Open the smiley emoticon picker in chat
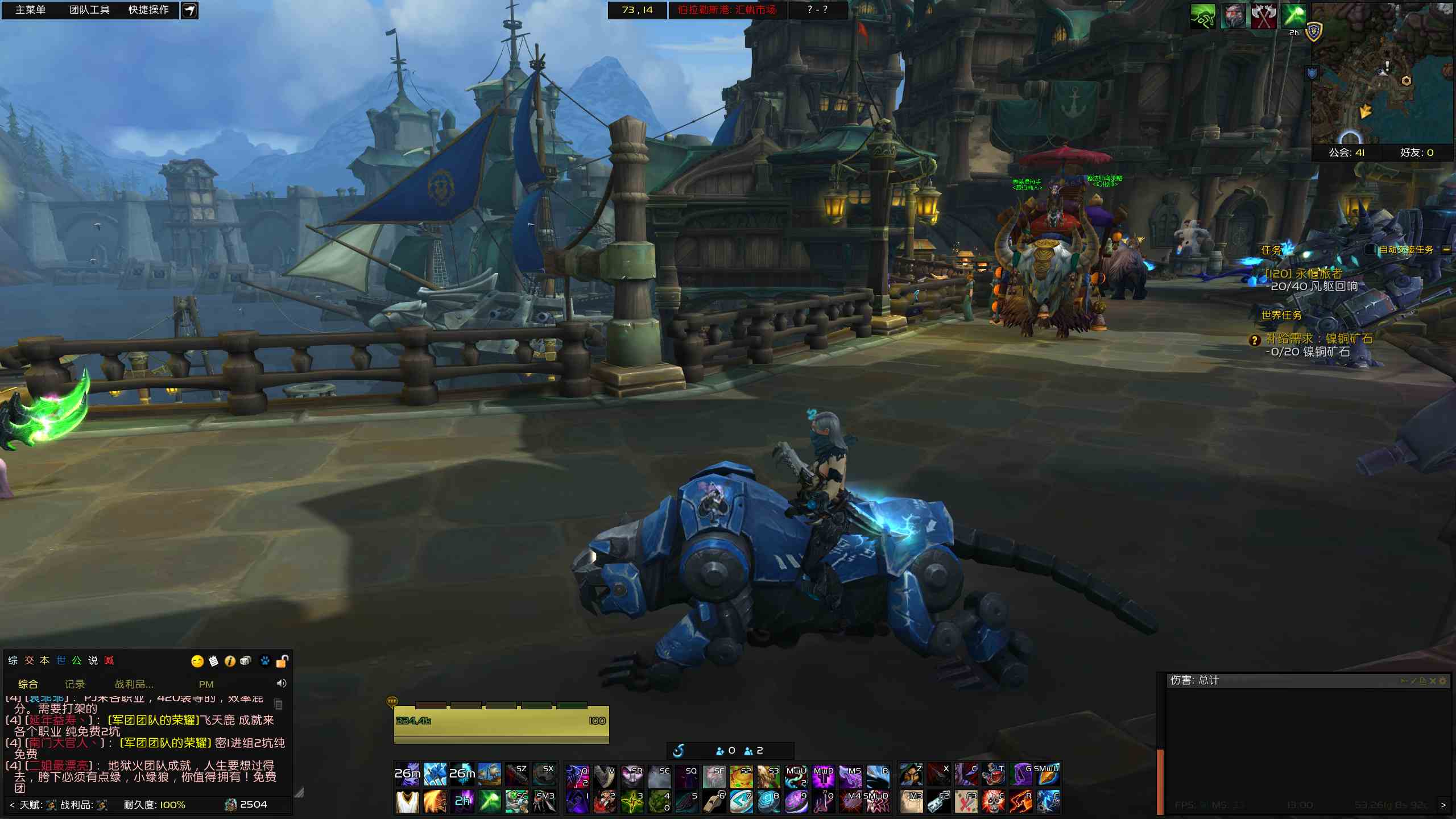The height and width of the screenshot is (819, 1456). (197, 661)
